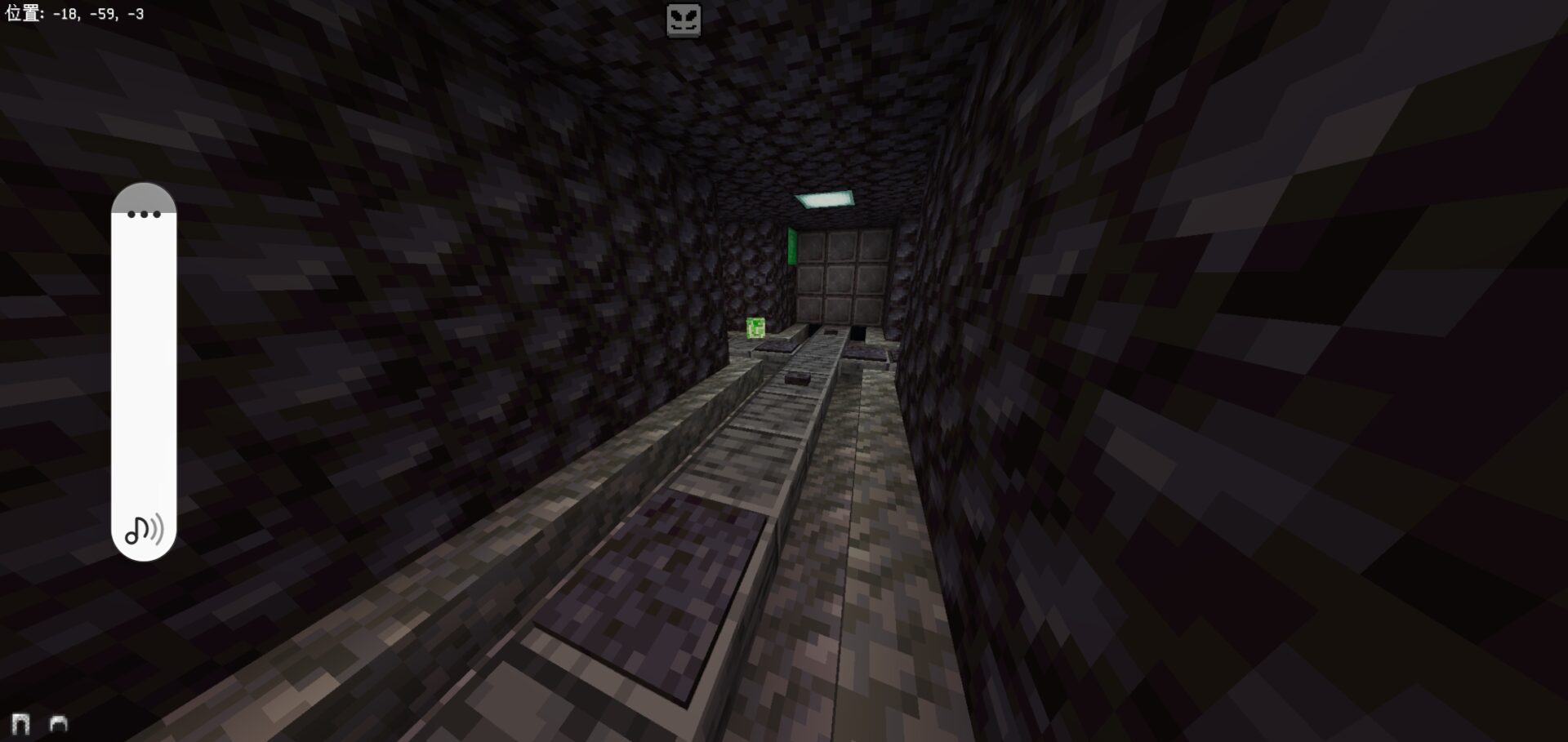Click the right helmet icon at bottom-left
Viewport: 1568px width, 742px height.
click(57, 723)
